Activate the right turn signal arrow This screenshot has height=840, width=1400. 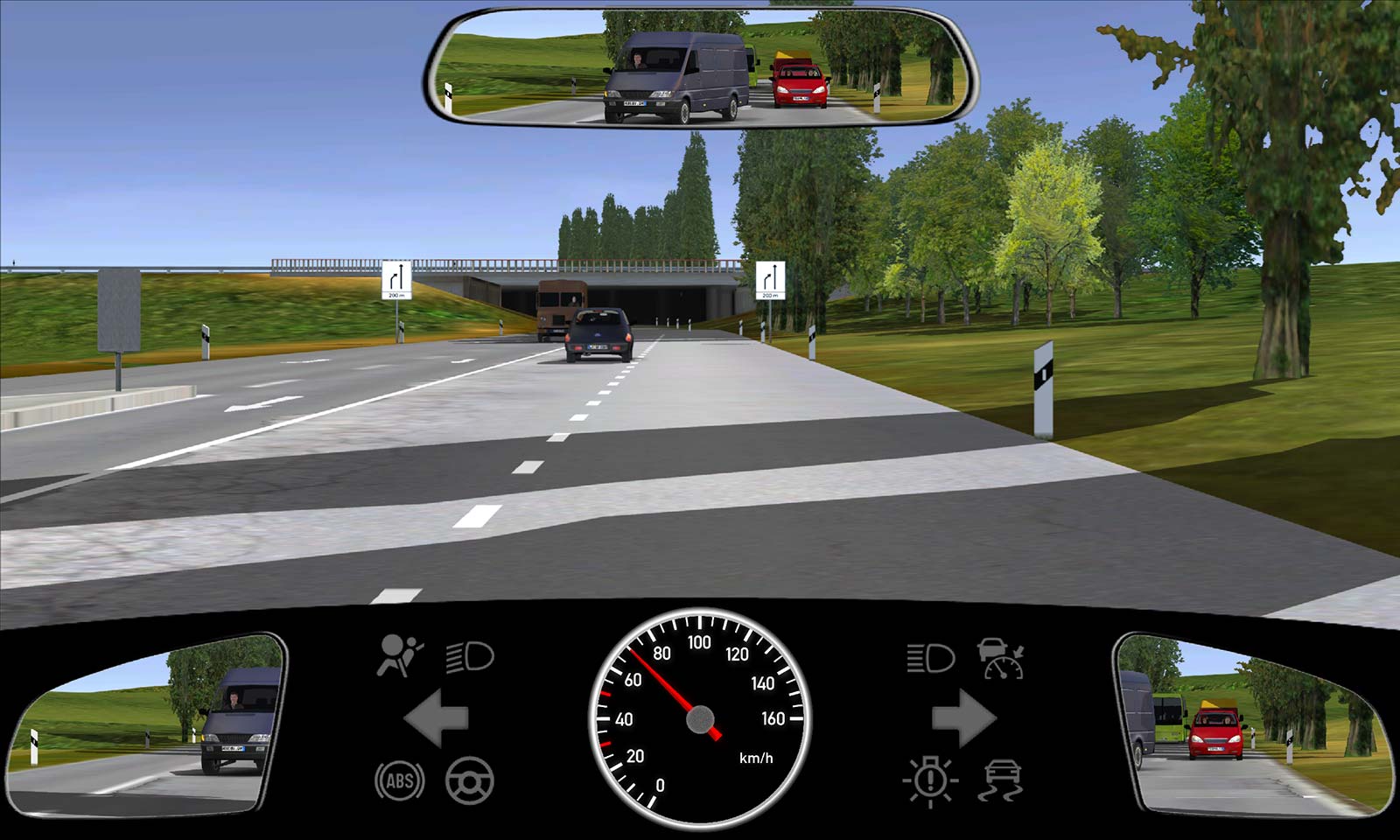(x=963, y=718)
